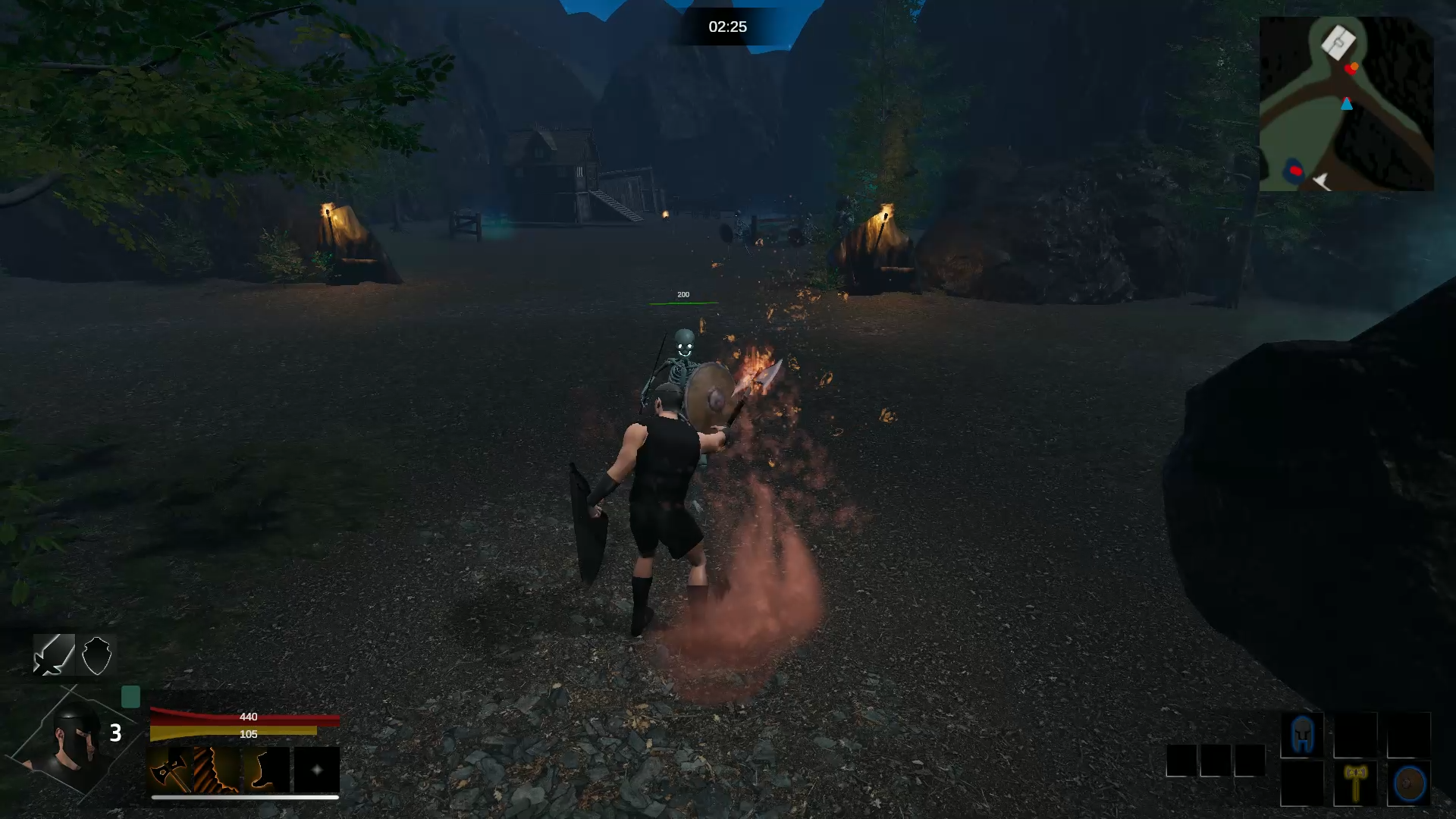Activate the sparkle ability slot
Image resolution: width=1456 pixels, height=819 pixels.
[x=315, y=770]
